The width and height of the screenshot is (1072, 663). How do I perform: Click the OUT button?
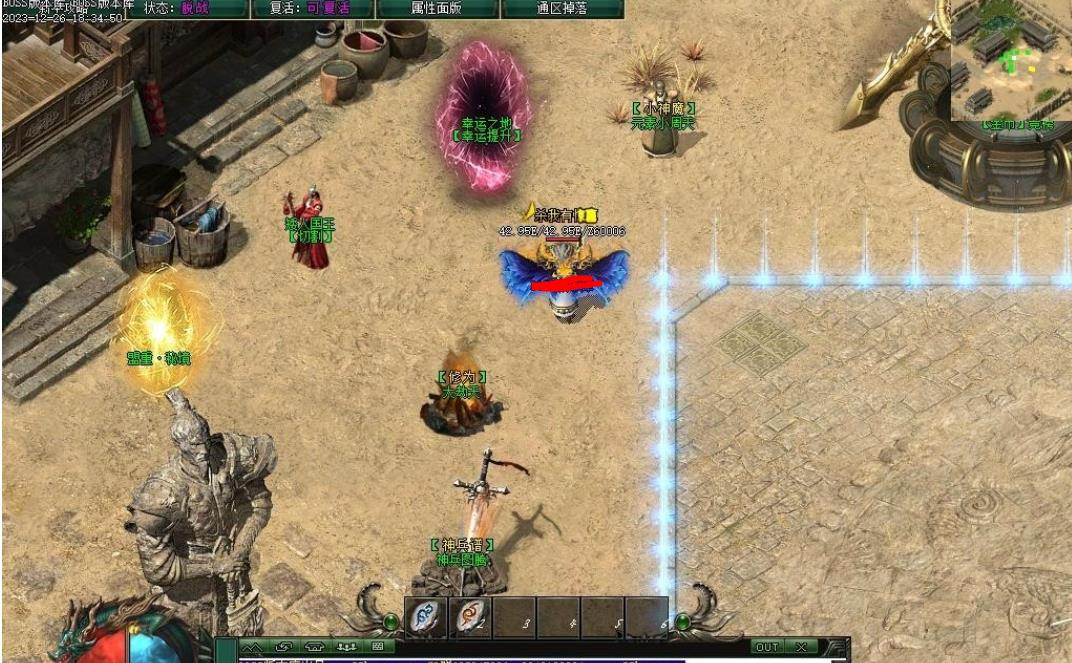coord(766,647)
